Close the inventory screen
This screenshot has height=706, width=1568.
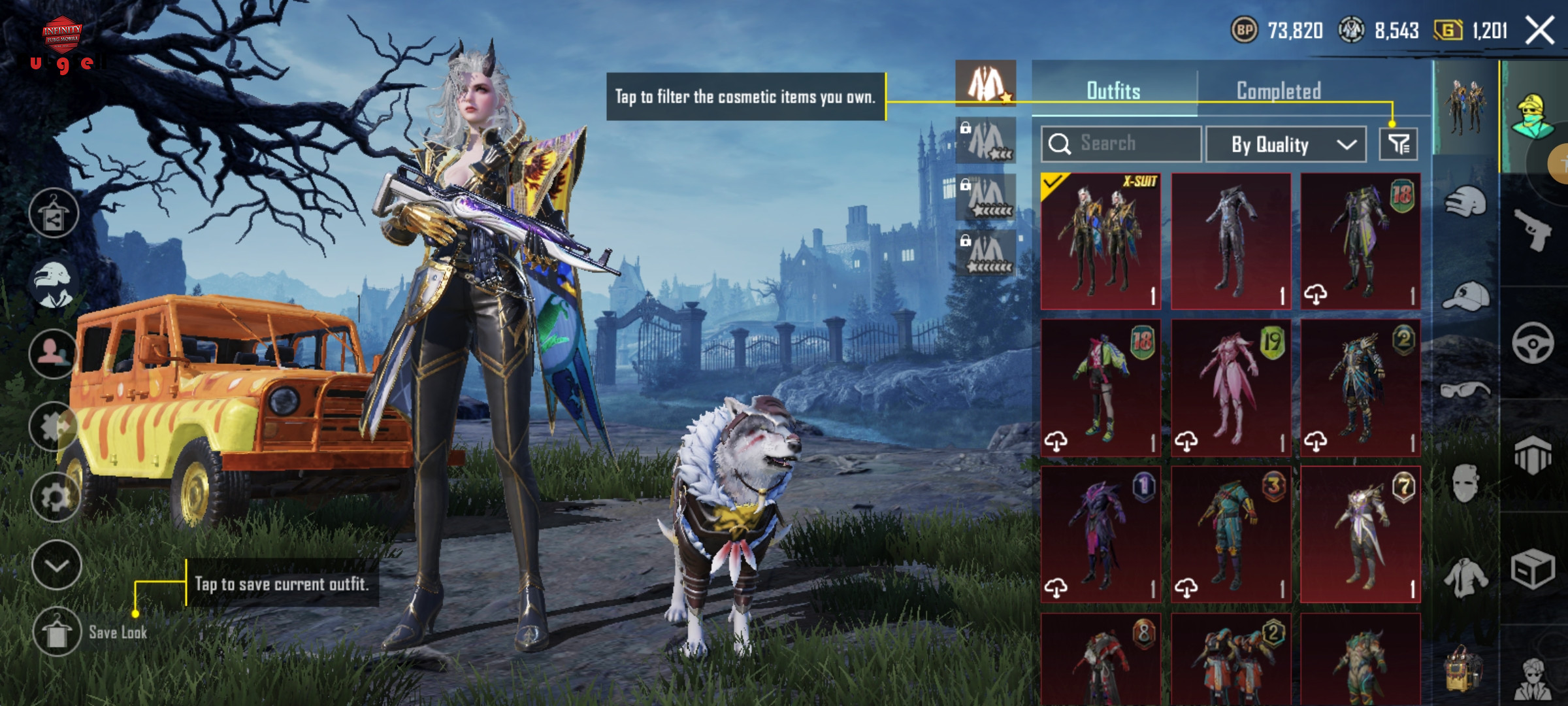click(1539, 31)
